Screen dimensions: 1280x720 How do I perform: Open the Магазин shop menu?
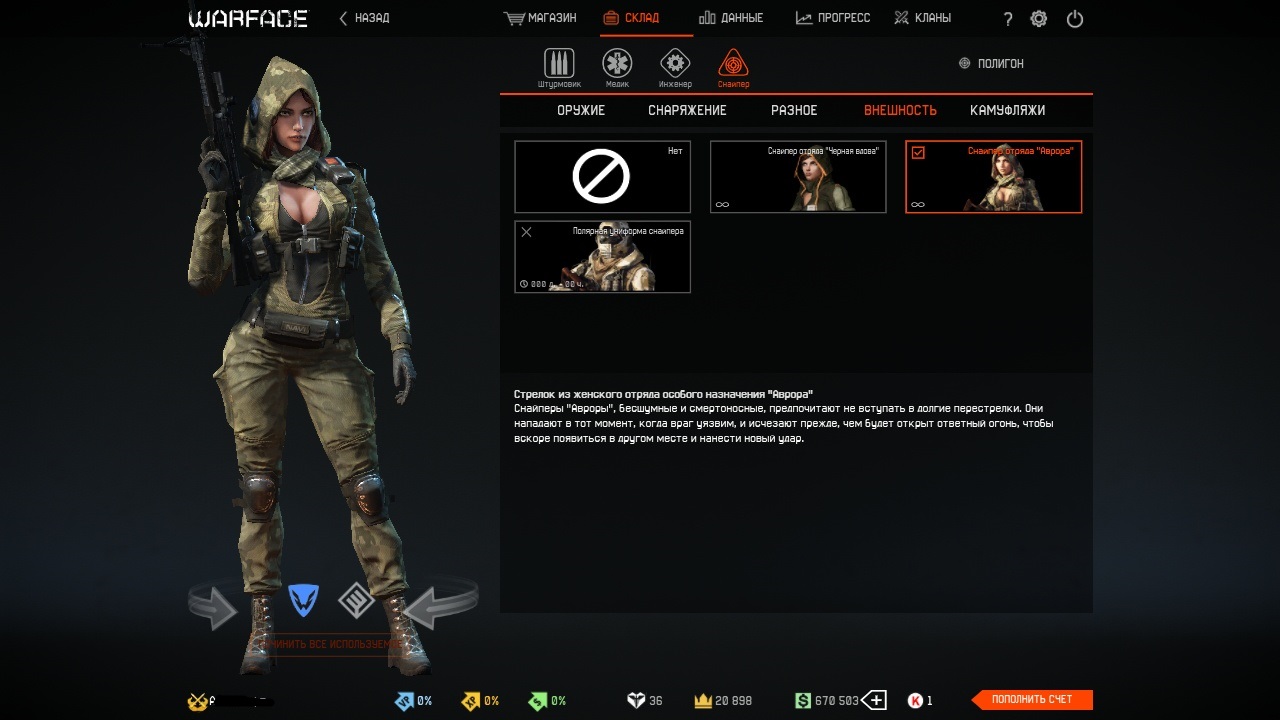(541, 18)
